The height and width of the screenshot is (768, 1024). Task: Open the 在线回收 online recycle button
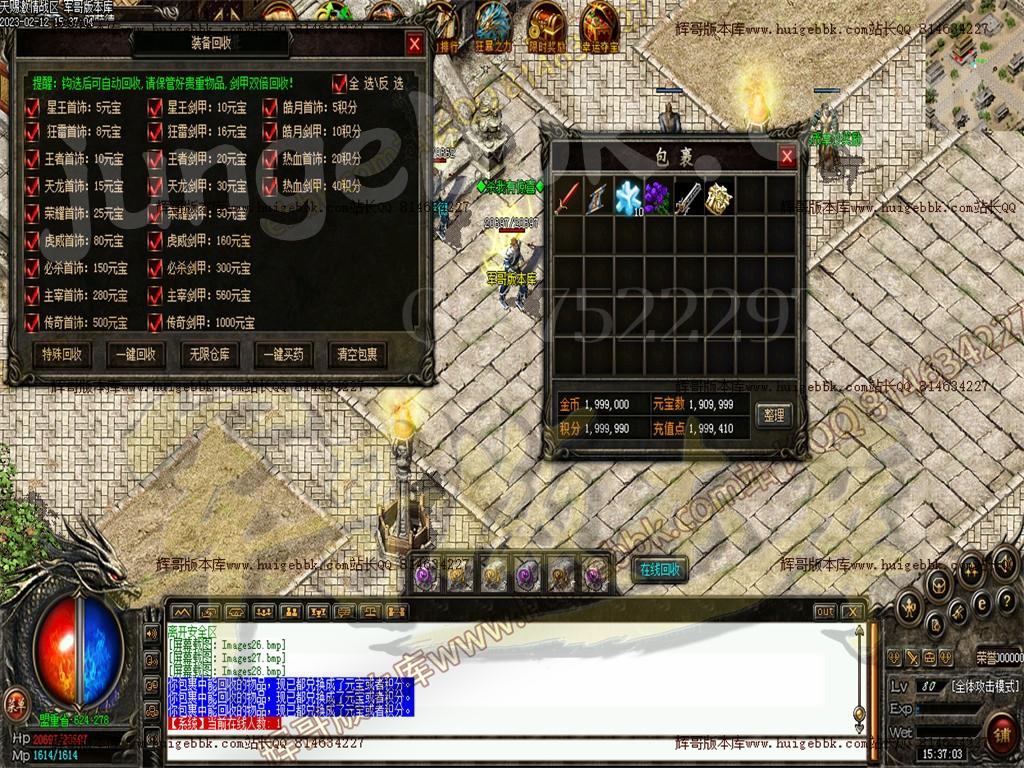tap(660, 569)
